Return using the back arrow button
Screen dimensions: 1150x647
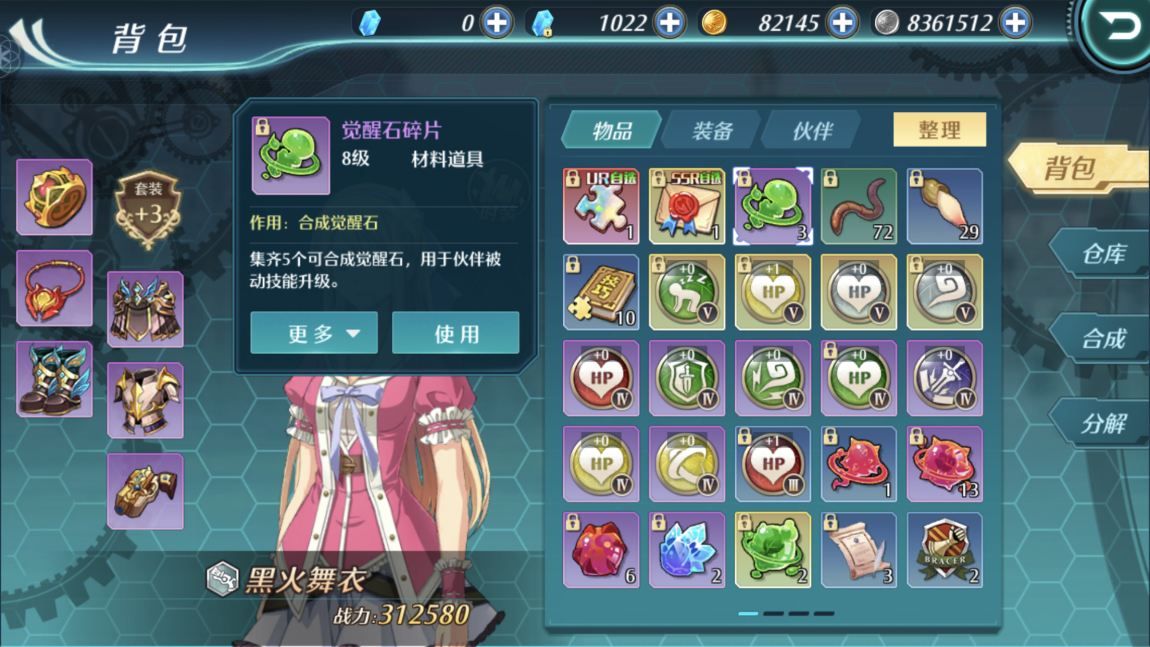1119,27
